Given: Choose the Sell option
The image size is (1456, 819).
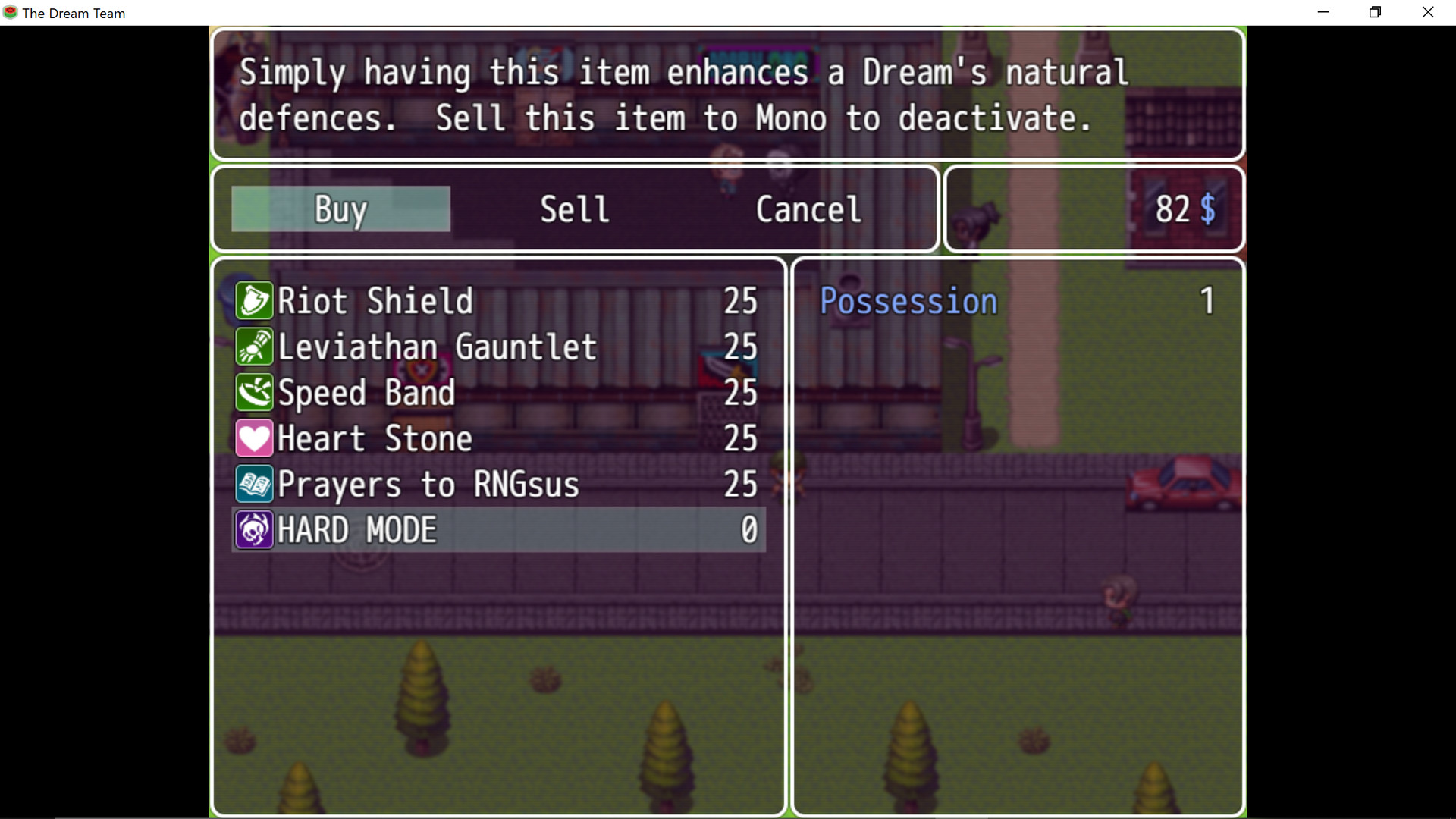Looking at the screenshot, I should pyautogui.click(x=573, y=209).
